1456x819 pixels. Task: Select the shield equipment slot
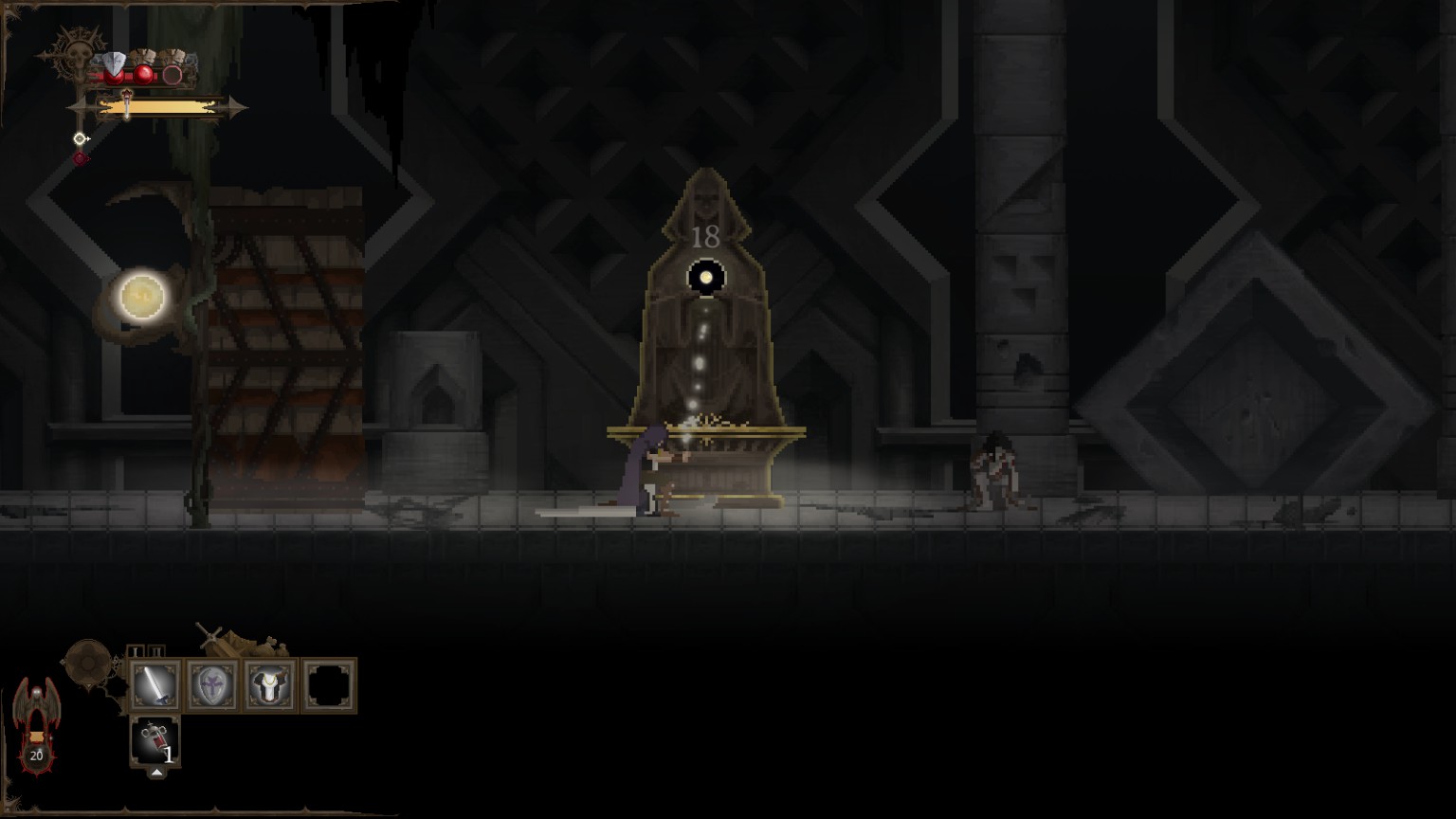coord(212,685)
